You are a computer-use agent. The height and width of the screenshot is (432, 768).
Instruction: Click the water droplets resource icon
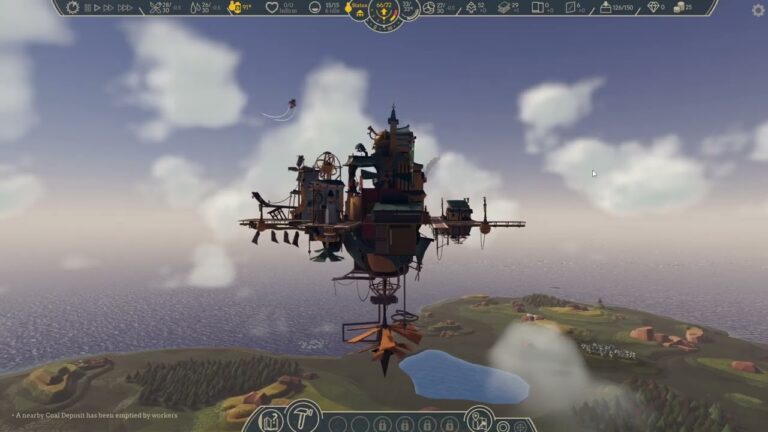pos(193,7)
